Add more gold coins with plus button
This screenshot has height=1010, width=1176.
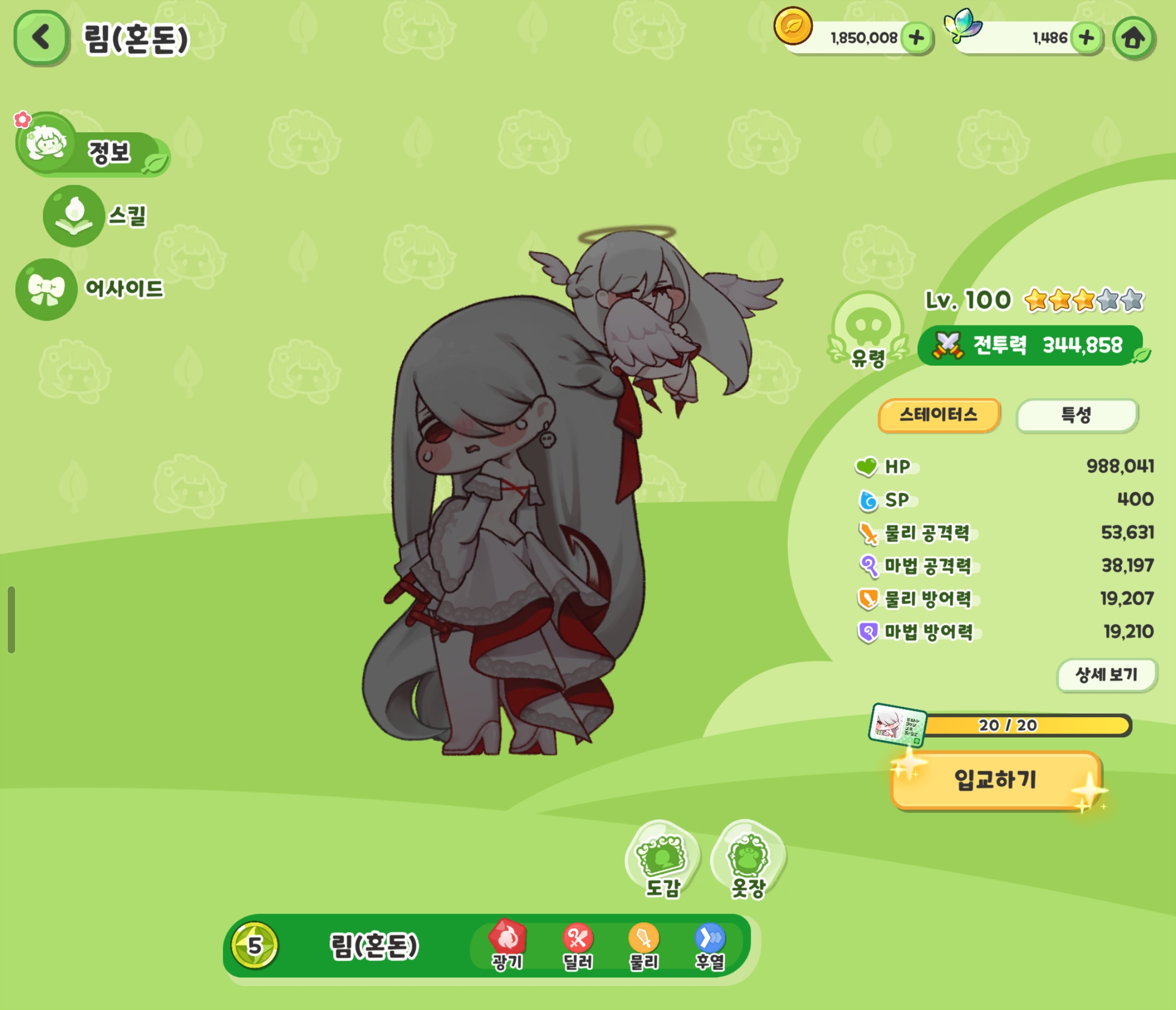pyautogui.click(x=917, y=38)
